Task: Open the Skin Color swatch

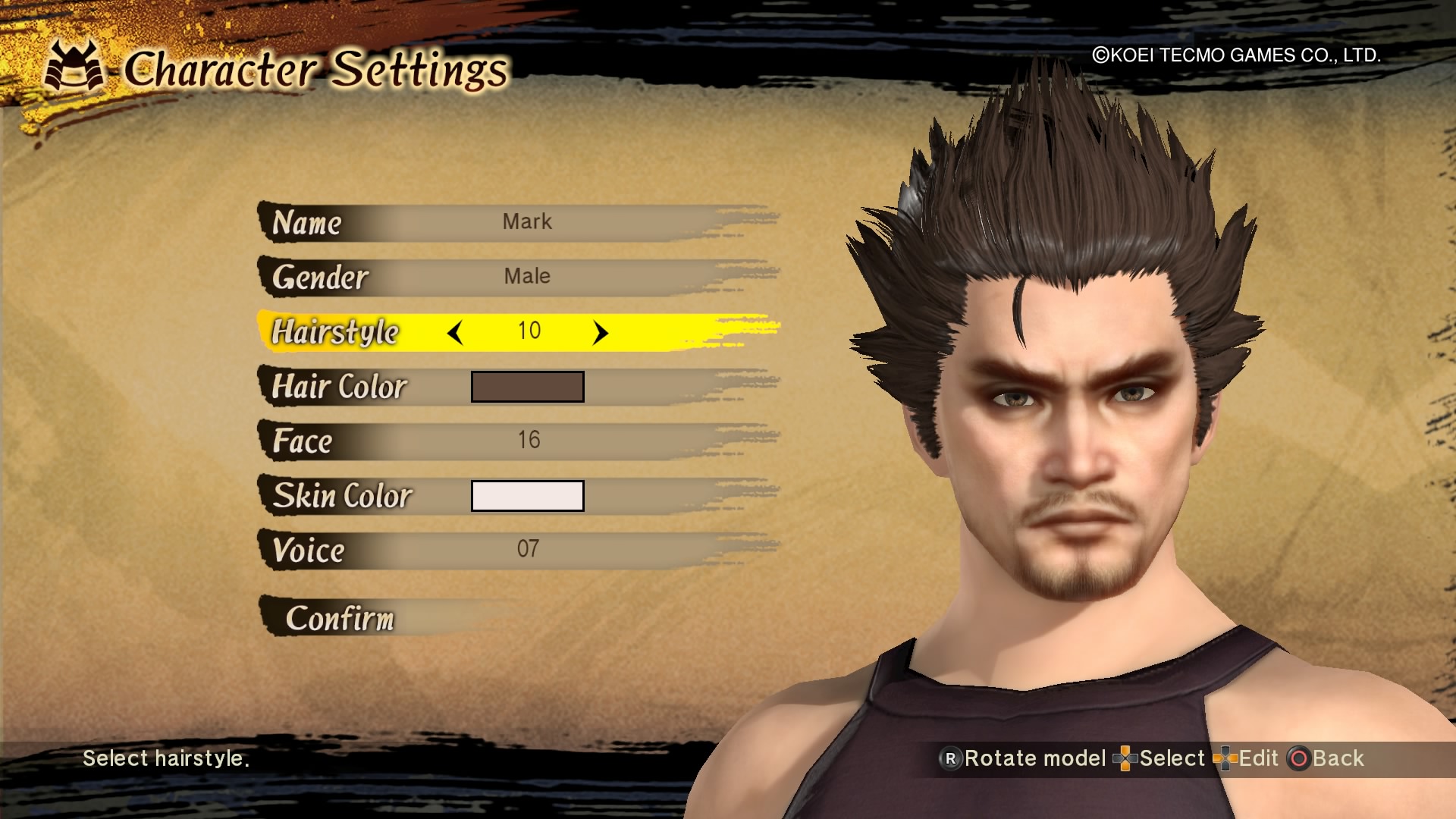Action: [527, 495]
